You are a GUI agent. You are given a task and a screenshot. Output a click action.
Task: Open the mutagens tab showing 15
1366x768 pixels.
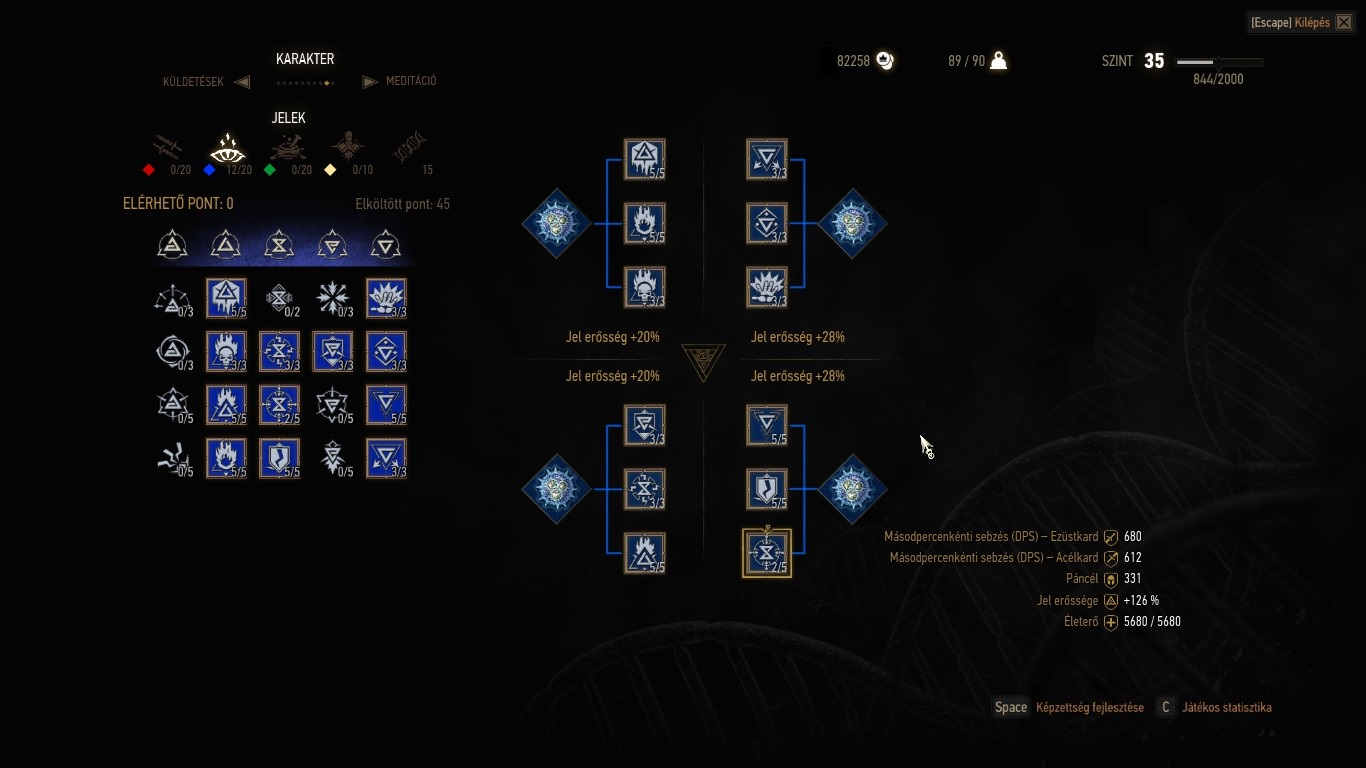[410, 150]
